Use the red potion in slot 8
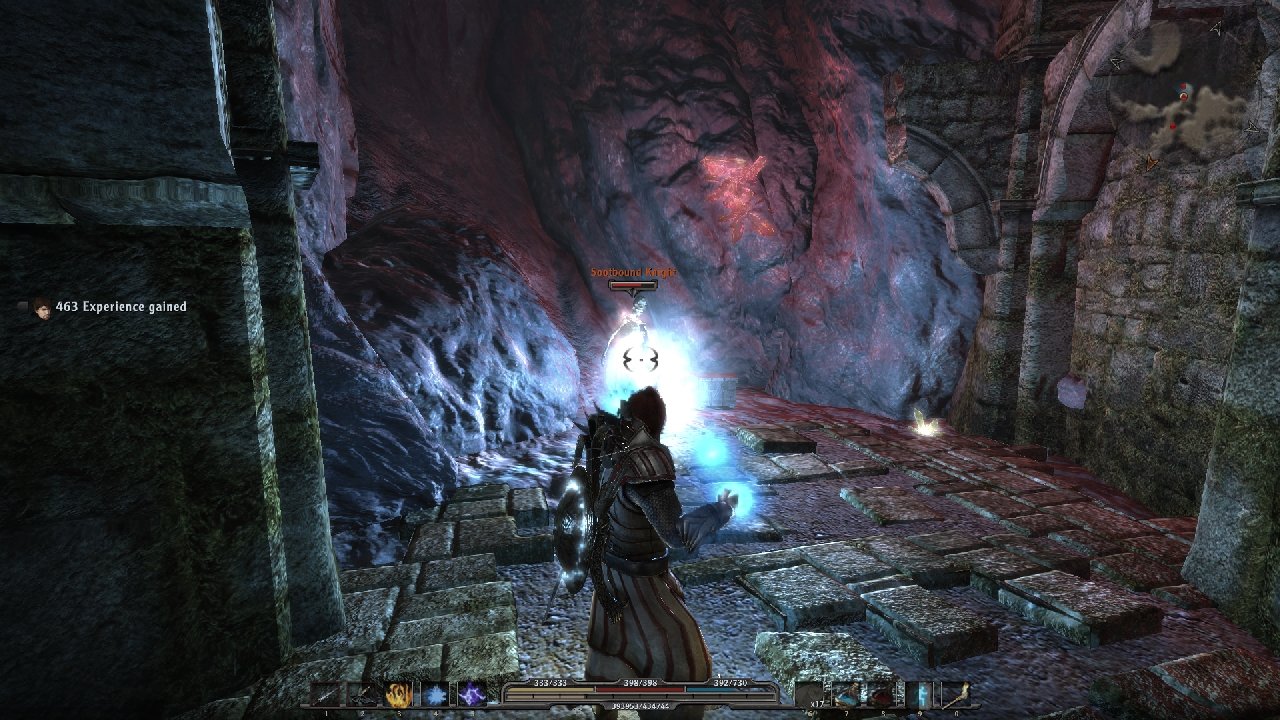This screenshot has height=720, width=1280. point(882,695)
